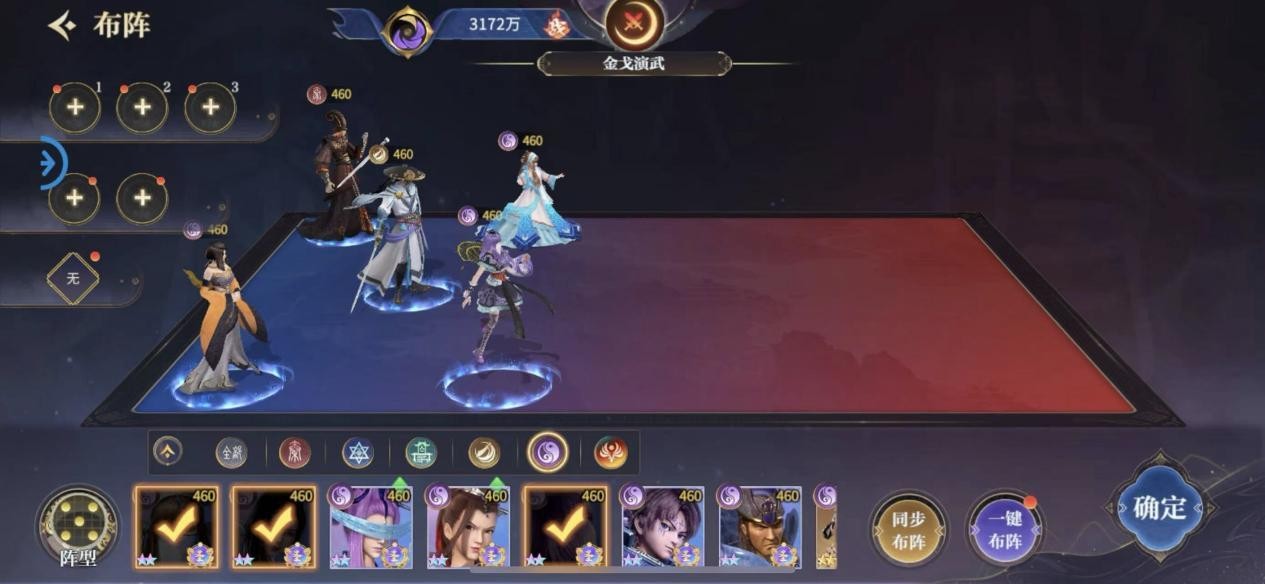Select the purple-haired blindfolded hero card
This screenshot has width=1265, height=584.
pyautogui.click(x=371, y=527)
